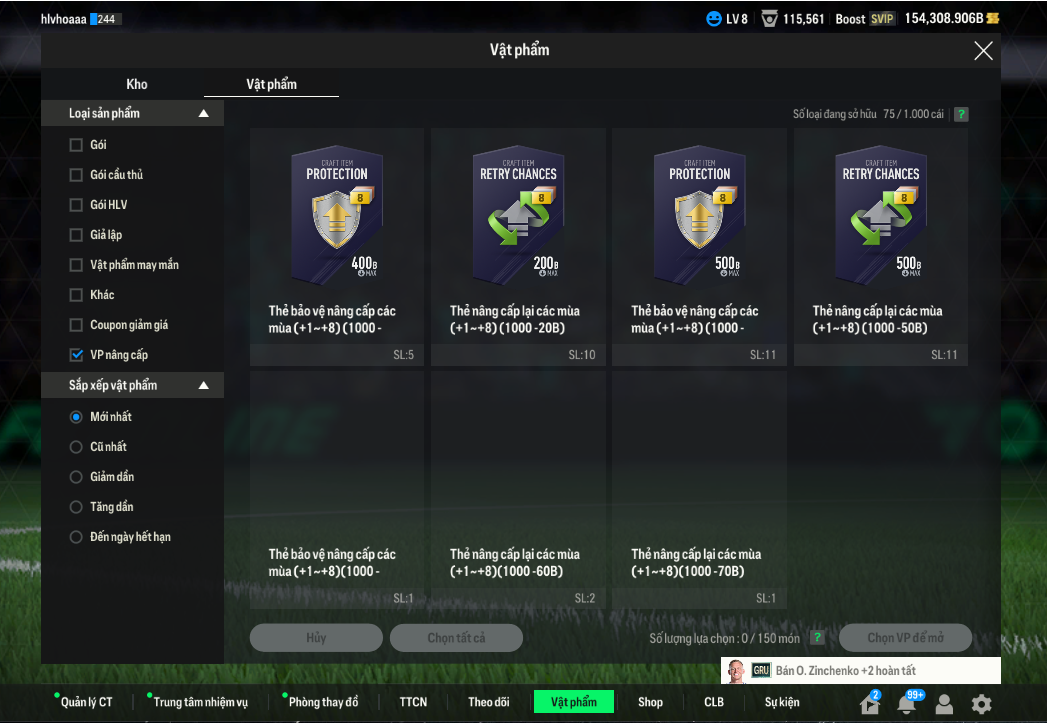1047x723 pixels.
Task: Collapse the Loại sản phẩm section
Action: click(x=204, y=114)
